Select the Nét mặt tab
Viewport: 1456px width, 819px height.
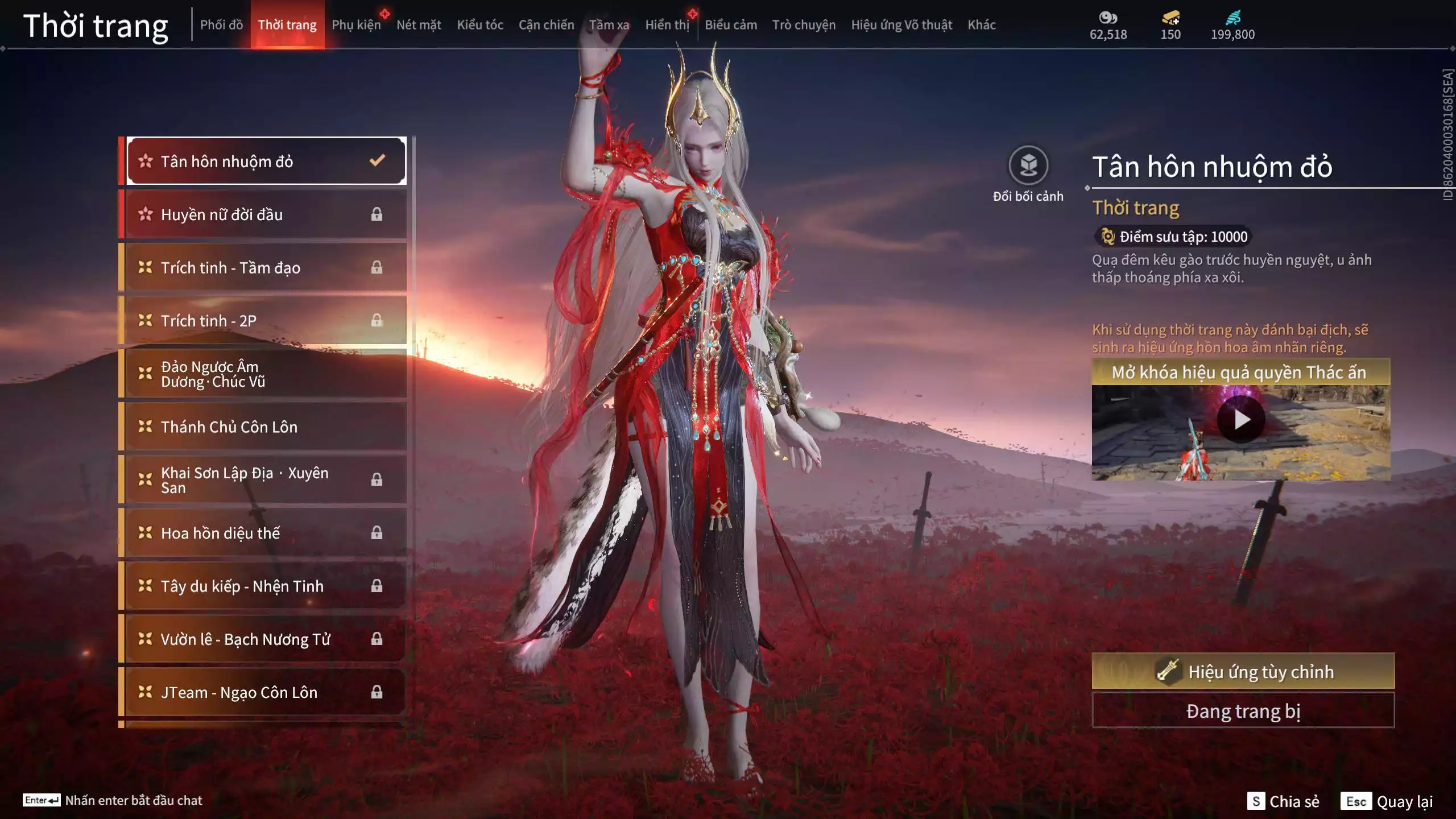coord(419,25)
